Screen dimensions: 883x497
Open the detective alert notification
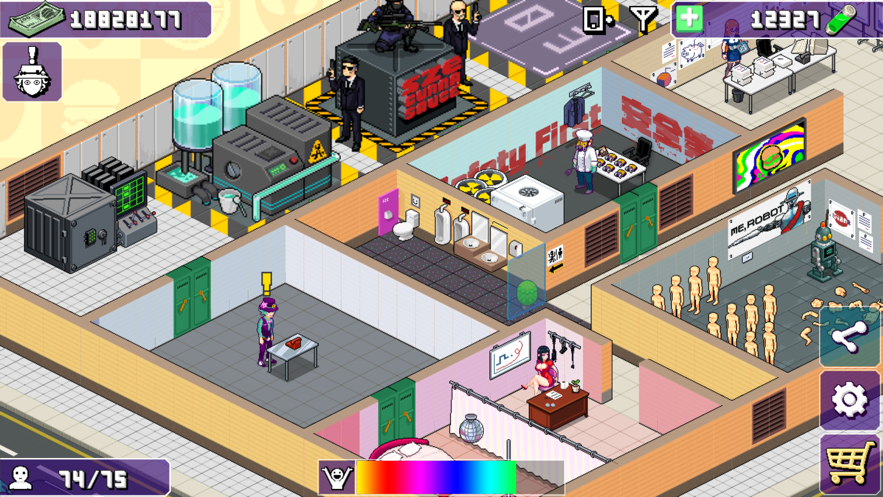[x=32, y=72]
